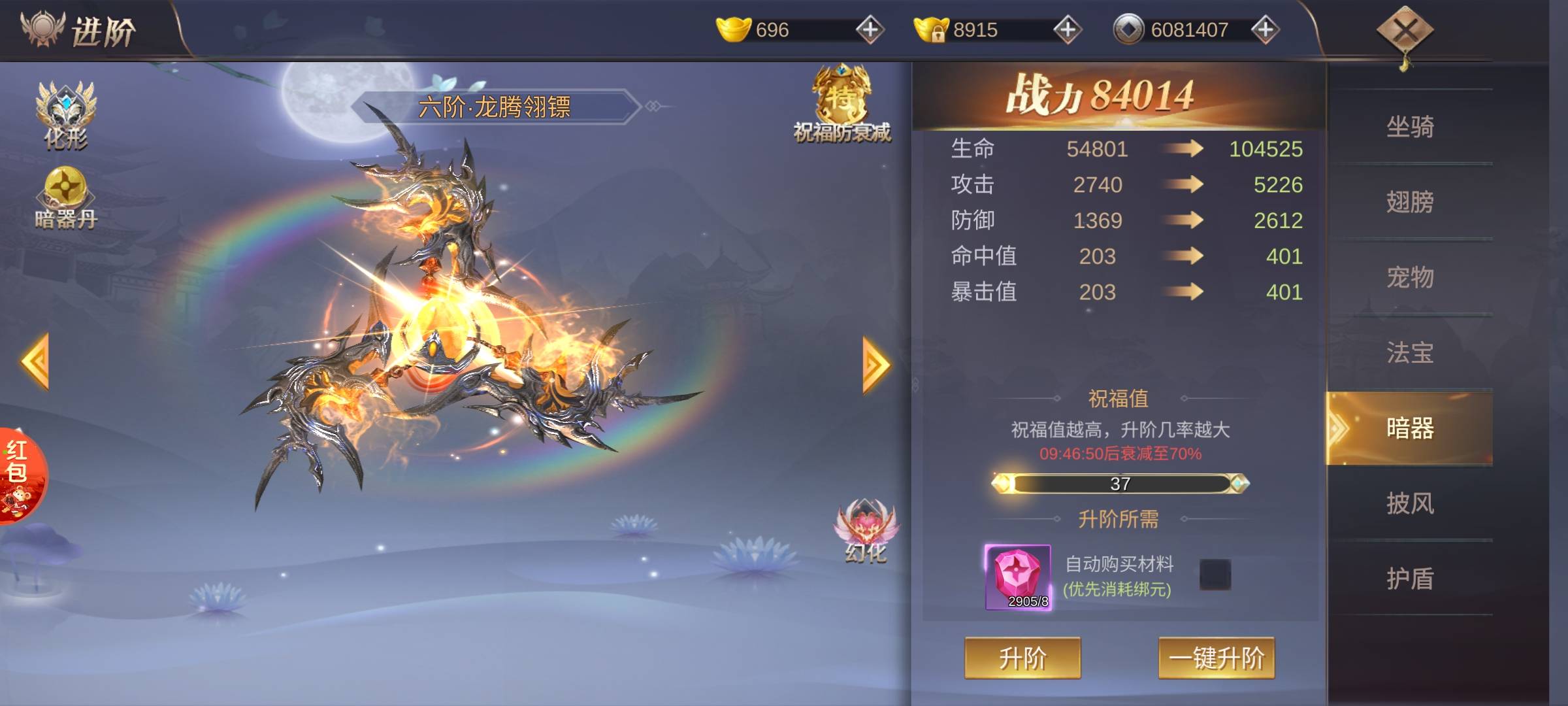This screenshot has width=1568, height=706.
Task: Select the 暗器 hidden weapon tab
Action: (1410, 429)
